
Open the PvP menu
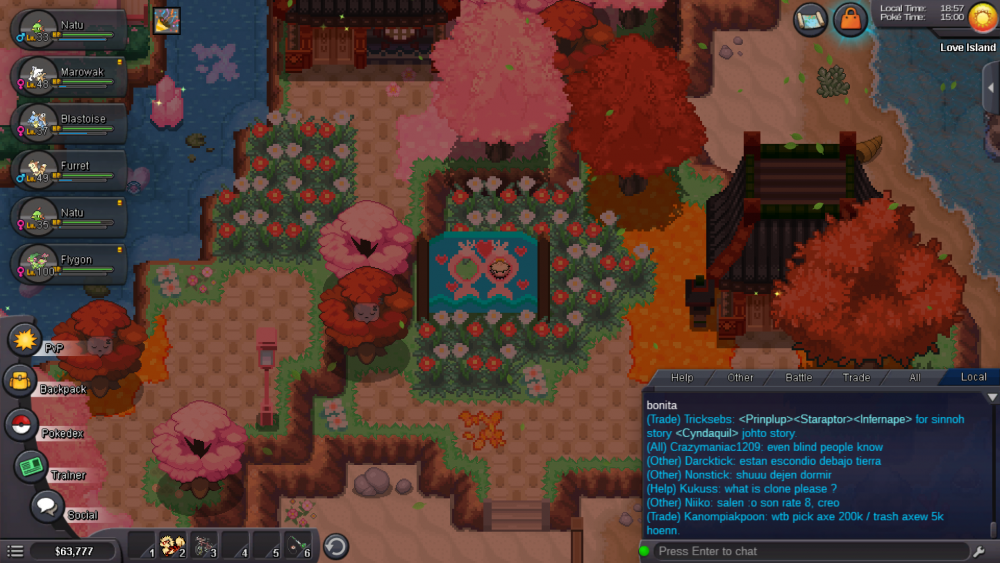24,339
